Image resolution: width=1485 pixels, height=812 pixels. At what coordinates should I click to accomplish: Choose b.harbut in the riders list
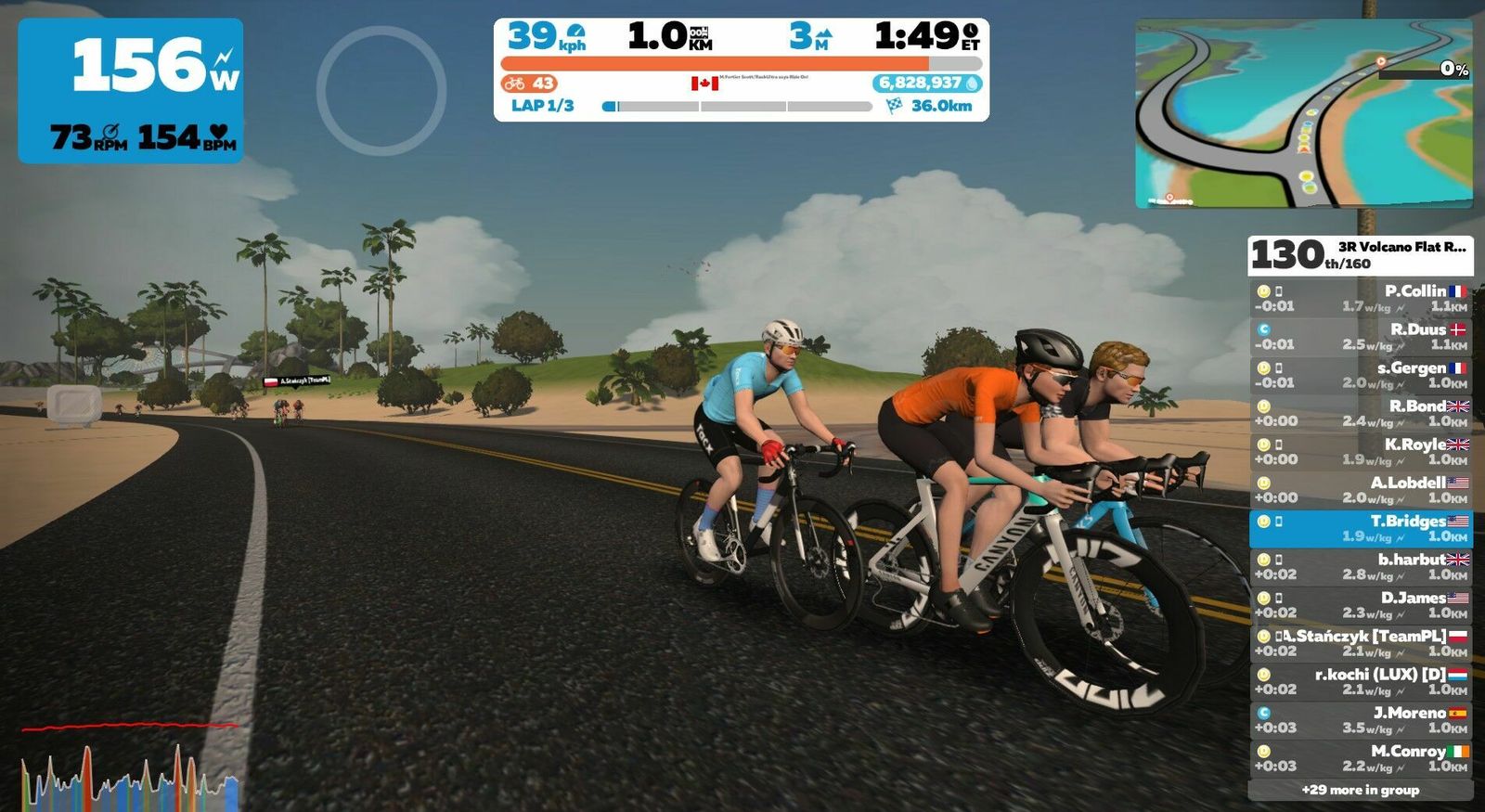1360,566
